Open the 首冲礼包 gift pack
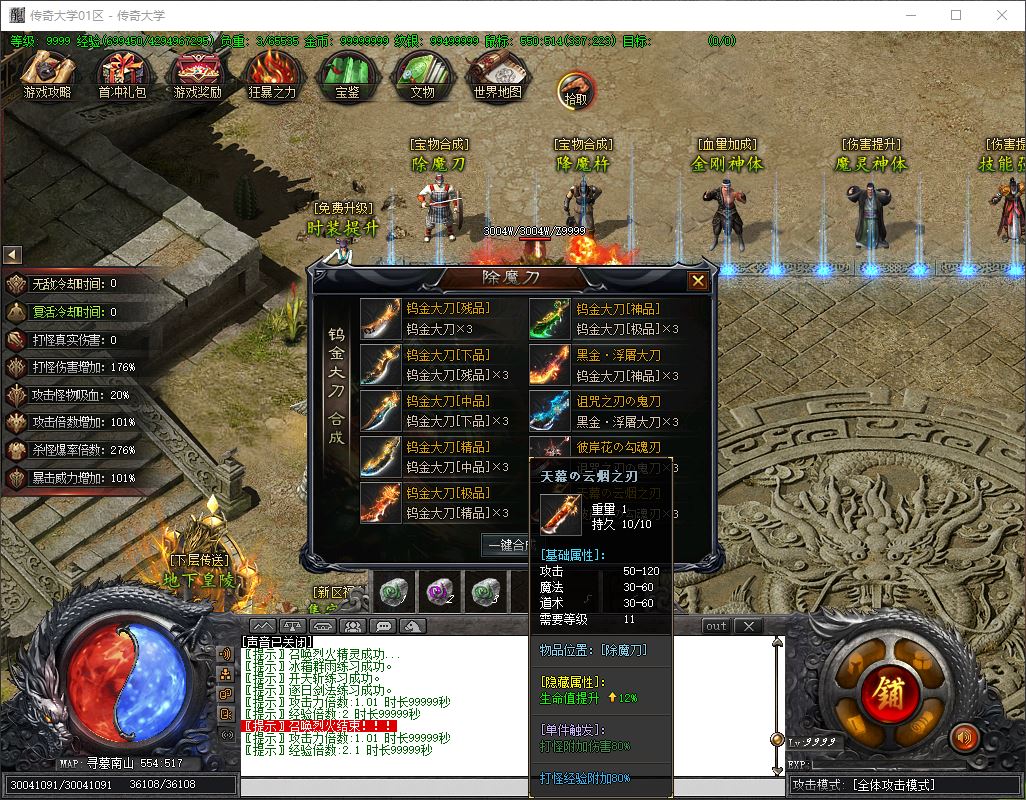 [122, 75]
